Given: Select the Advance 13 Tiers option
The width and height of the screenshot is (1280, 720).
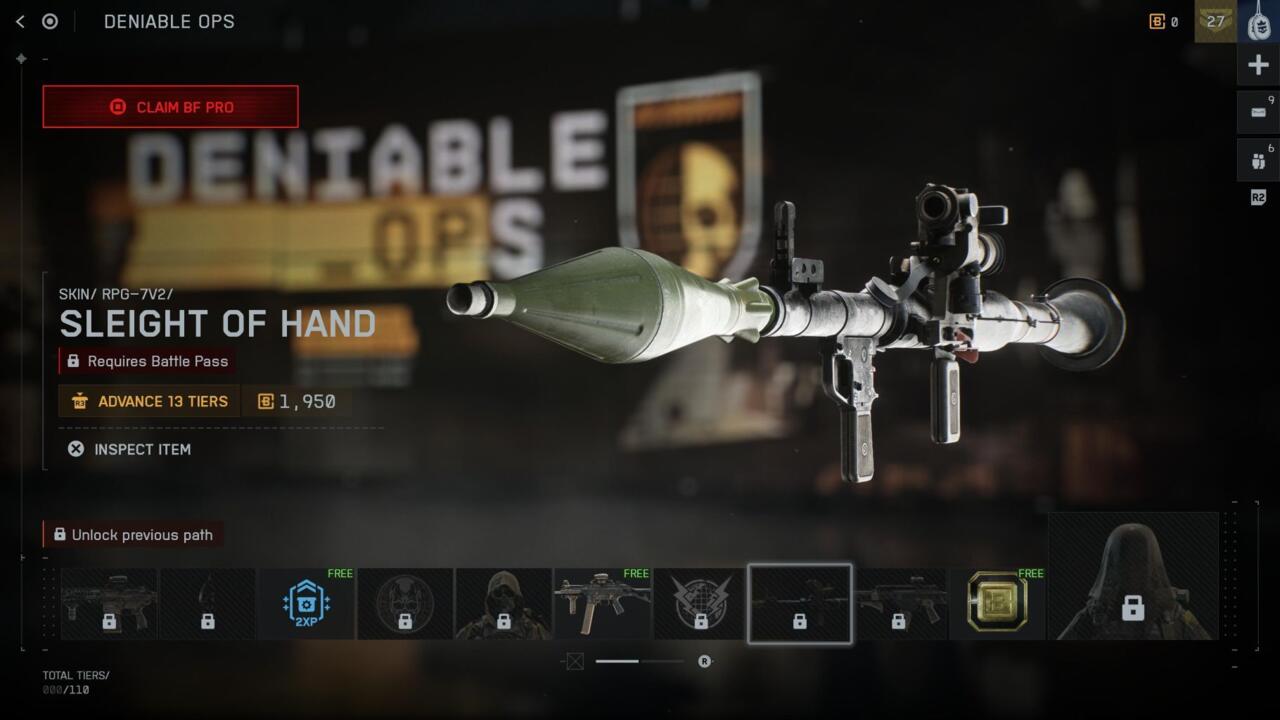Looking at the screenshot, I should point(149,401).
